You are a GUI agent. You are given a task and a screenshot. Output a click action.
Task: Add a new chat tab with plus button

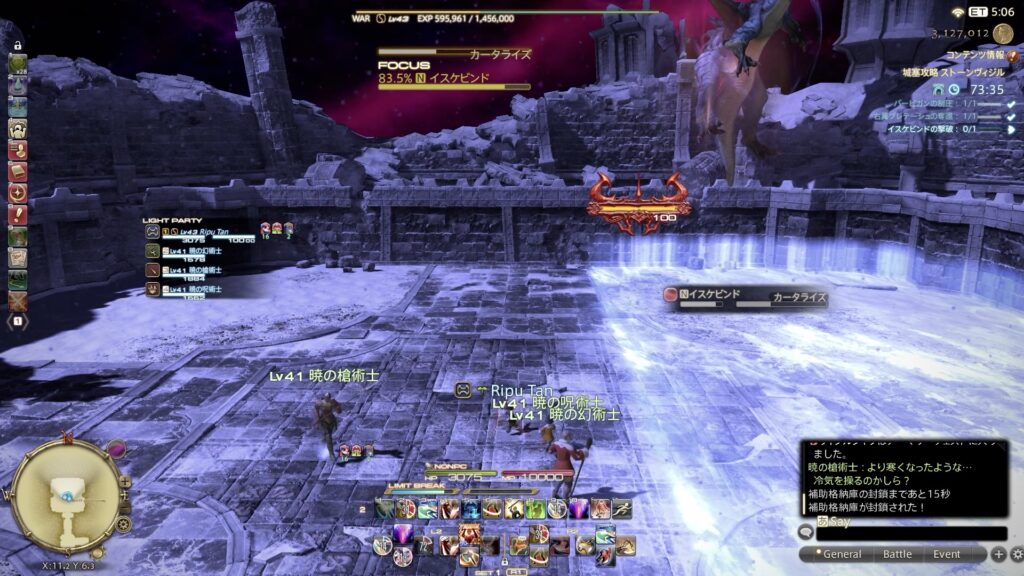click(998, 554)
